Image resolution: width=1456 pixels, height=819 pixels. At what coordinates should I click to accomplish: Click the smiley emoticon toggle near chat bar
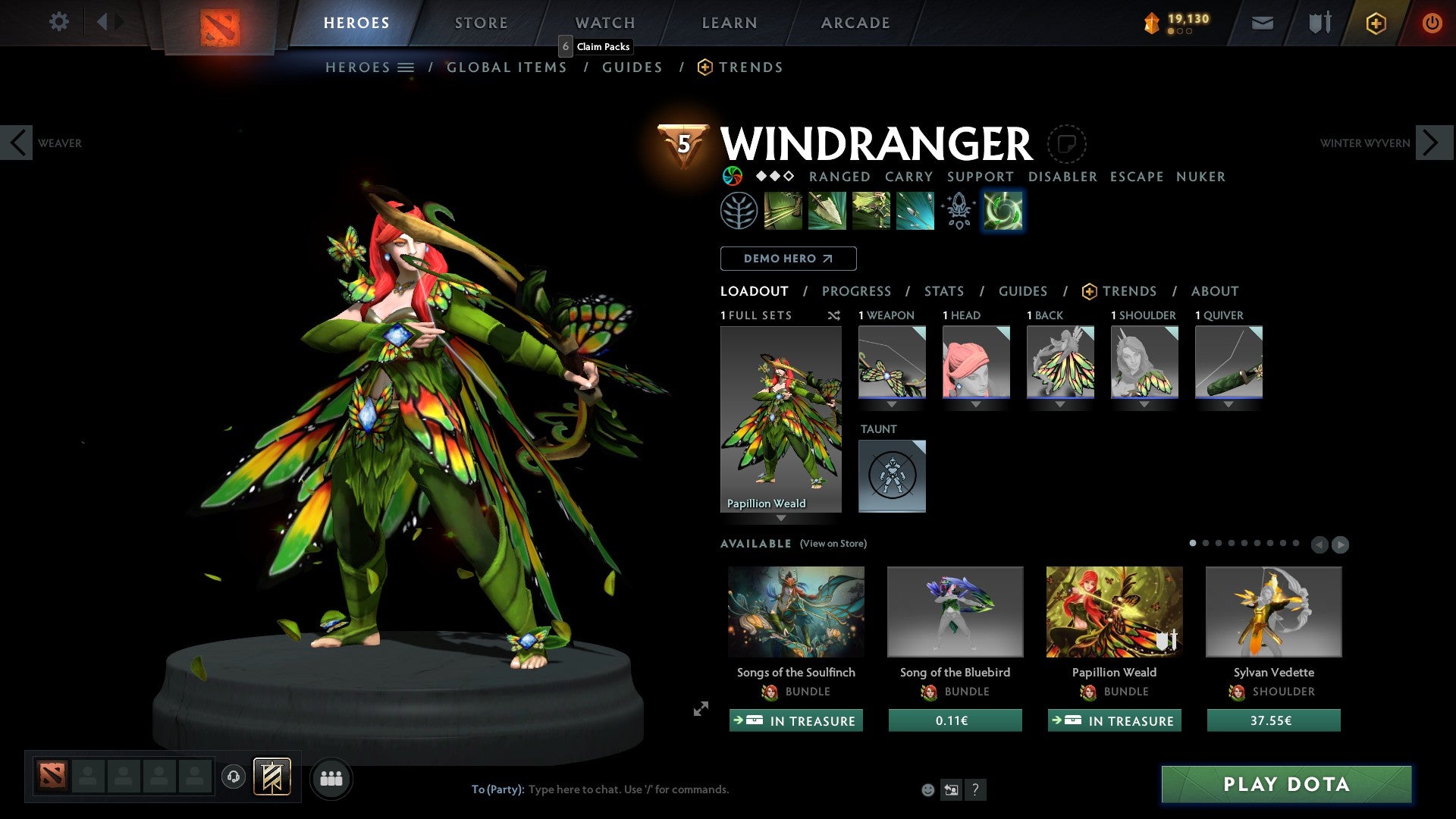point(928,789)
